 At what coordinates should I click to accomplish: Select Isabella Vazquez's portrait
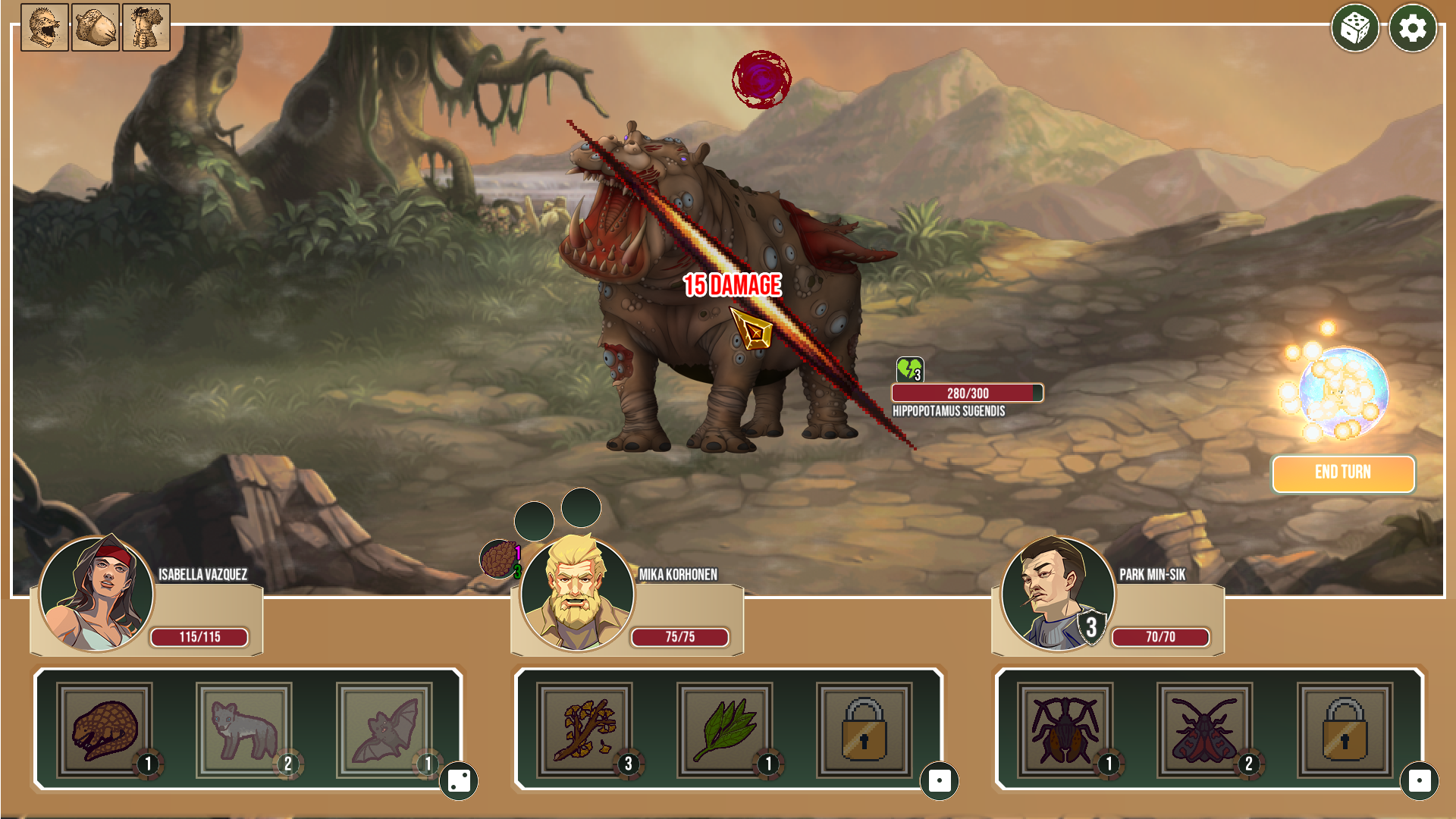pos(96,594)
